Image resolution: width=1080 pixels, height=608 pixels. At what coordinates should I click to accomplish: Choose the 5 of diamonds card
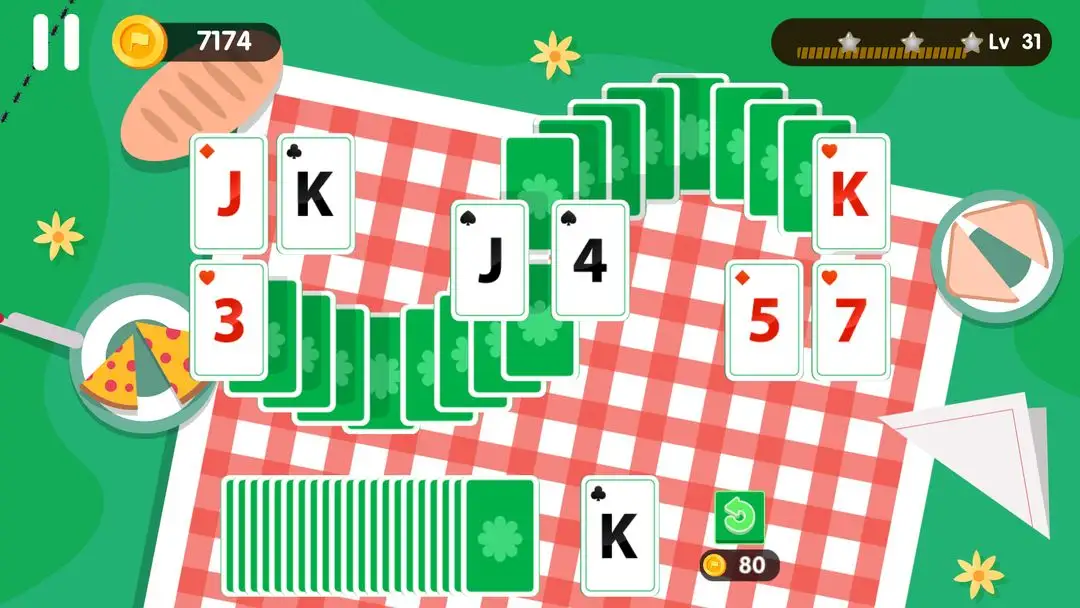(763, 320)
